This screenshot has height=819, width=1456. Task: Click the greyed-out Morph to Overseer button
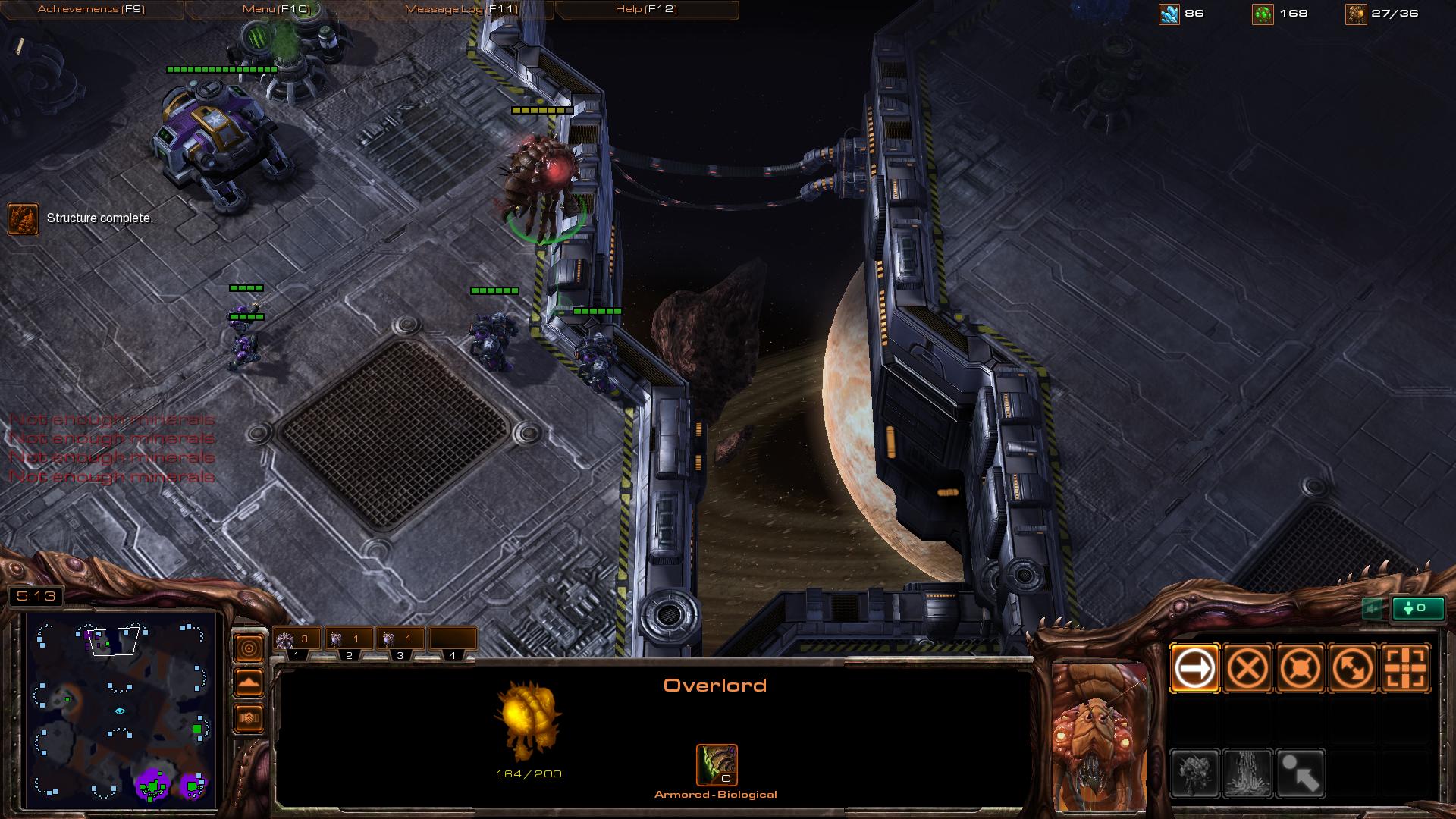pyautogui.click(x=1194, y=773)
